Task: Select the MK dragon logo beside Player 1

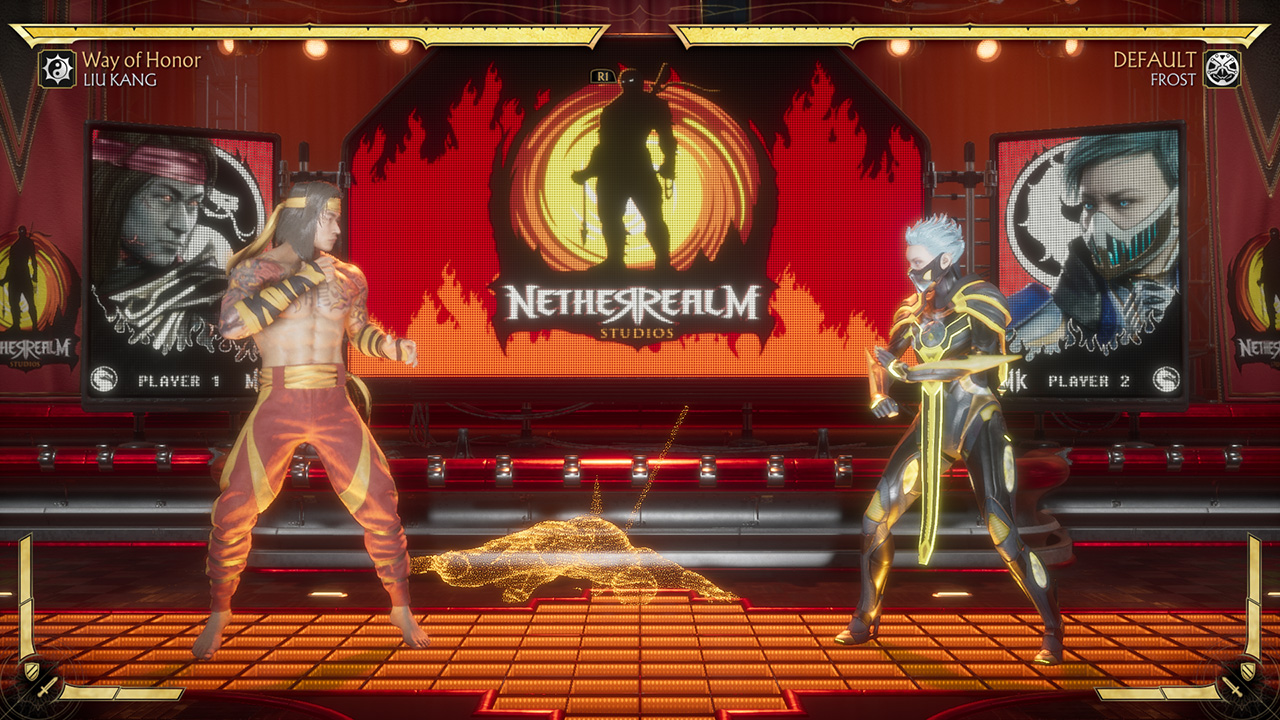Action: coord(104,379)
